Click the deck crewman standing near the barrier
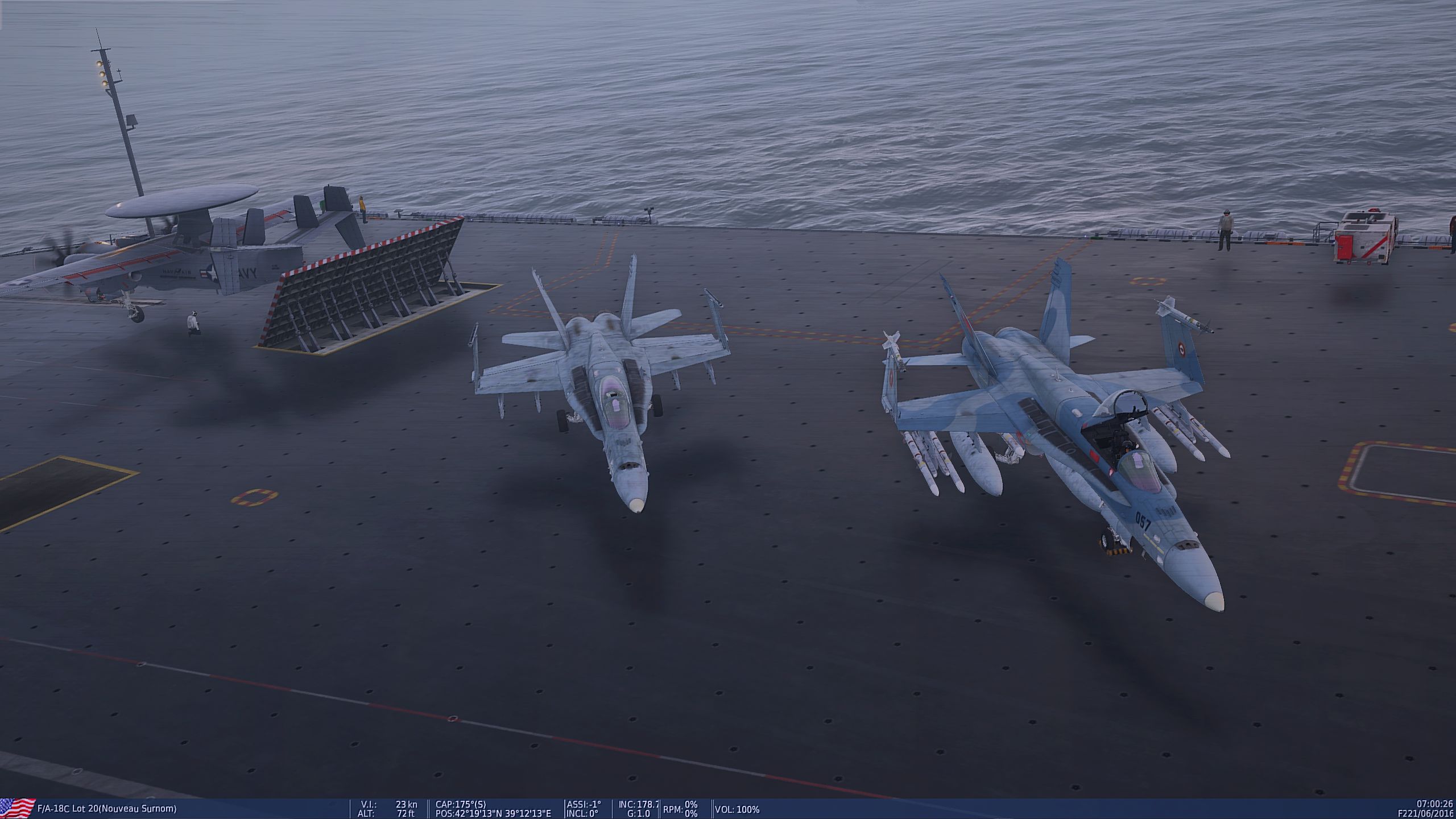Image resolution: width=1456 pixels, height=819 pixels. click(x=193, y=322)
